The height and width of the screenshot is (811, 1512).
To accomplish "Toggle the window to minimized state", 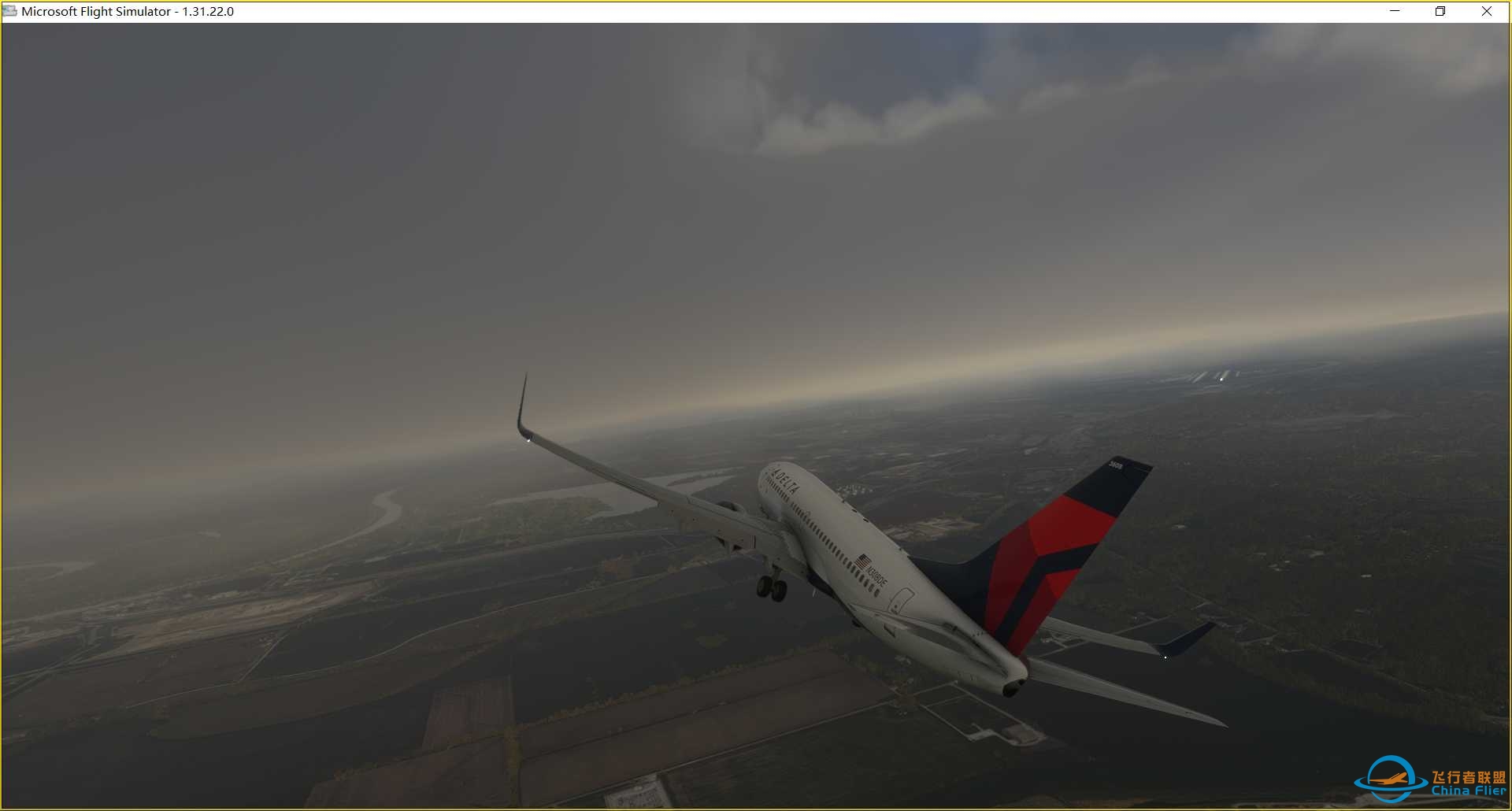I will [1393, 11].
